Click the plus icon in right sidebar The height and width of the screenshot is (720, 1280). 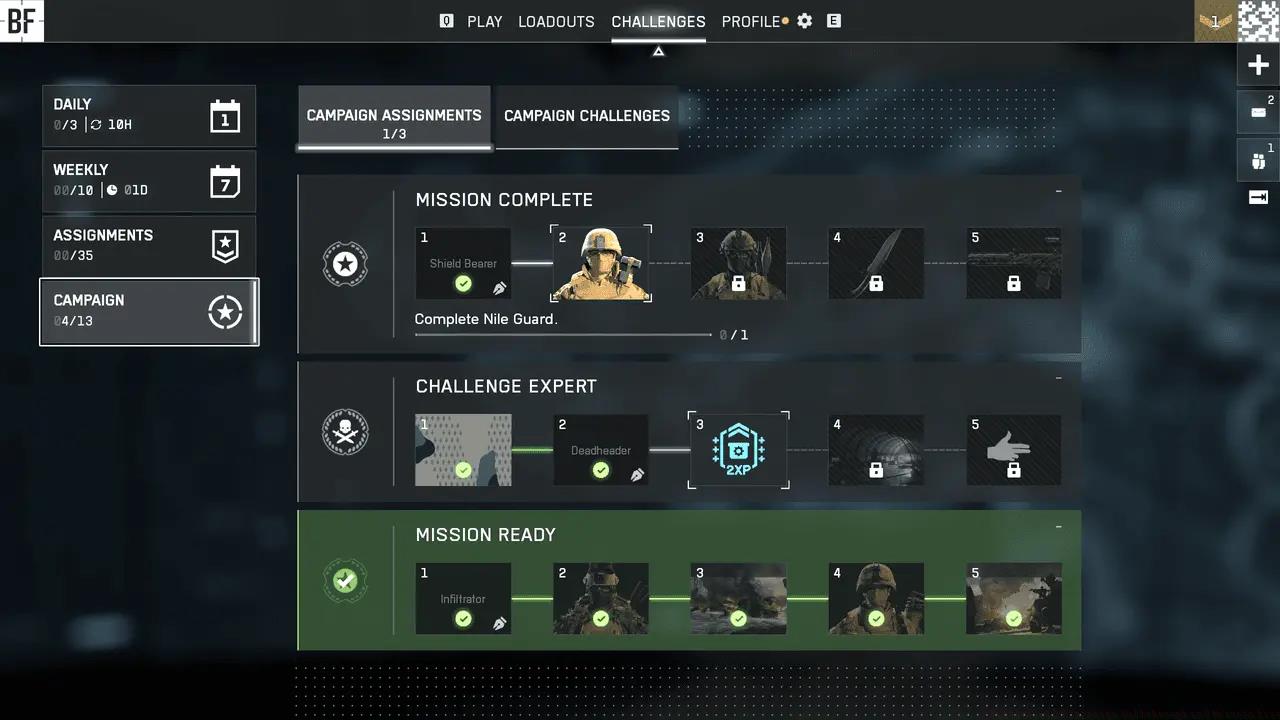(1258, 66)
